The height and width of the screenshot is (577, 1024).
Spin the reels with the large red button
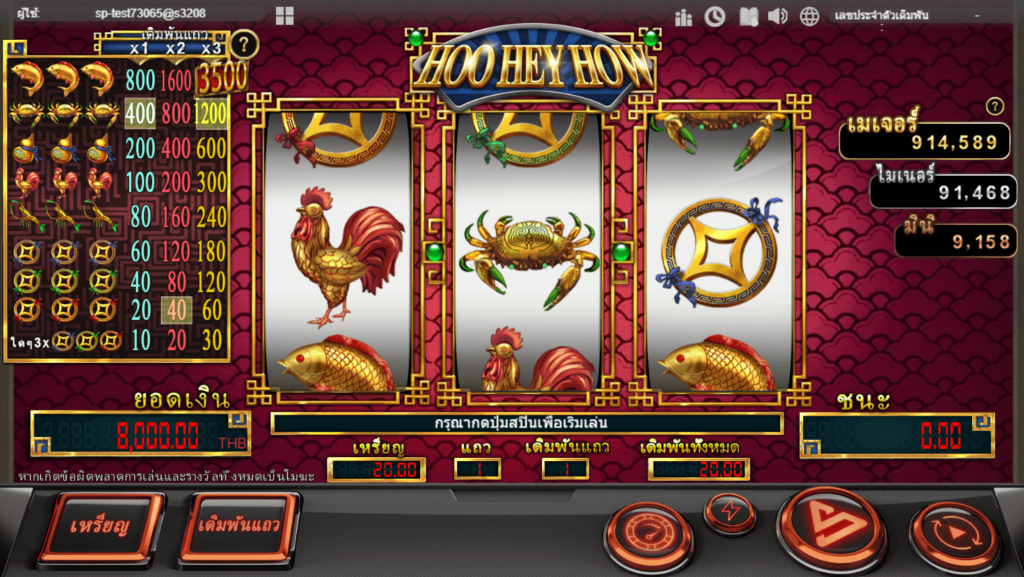click(831, 527)
